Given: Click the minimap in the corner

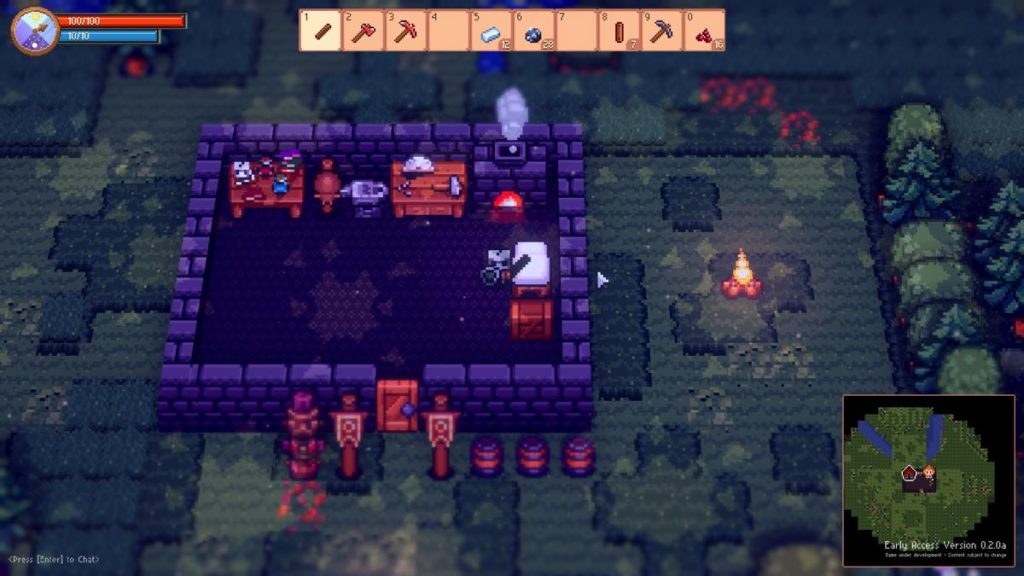Looking at the screenshot, I should [928, 480].
